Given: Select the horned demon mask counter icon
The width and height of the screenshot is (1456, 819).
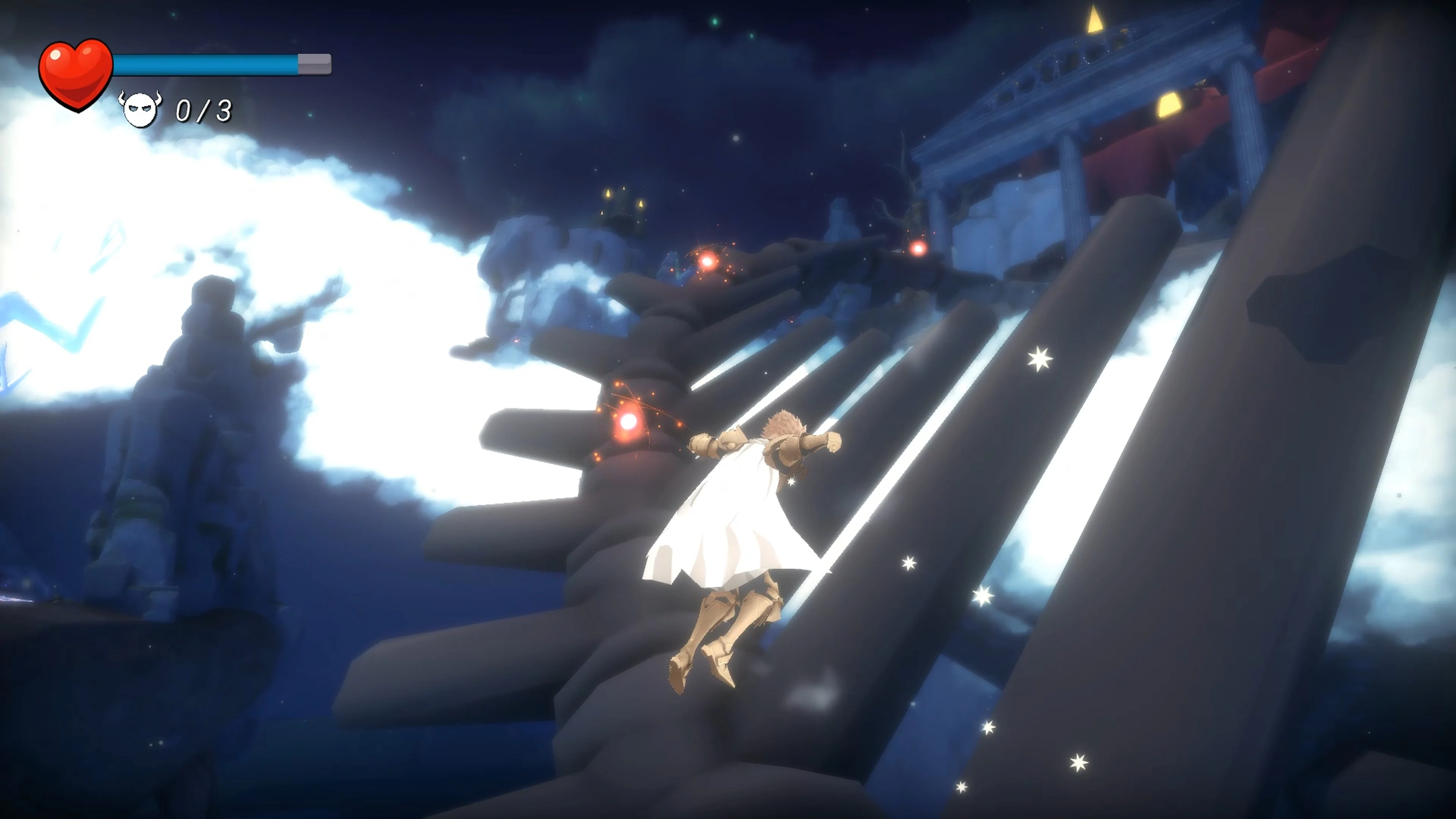Looking at the screenshot, I should pos(140,110).
